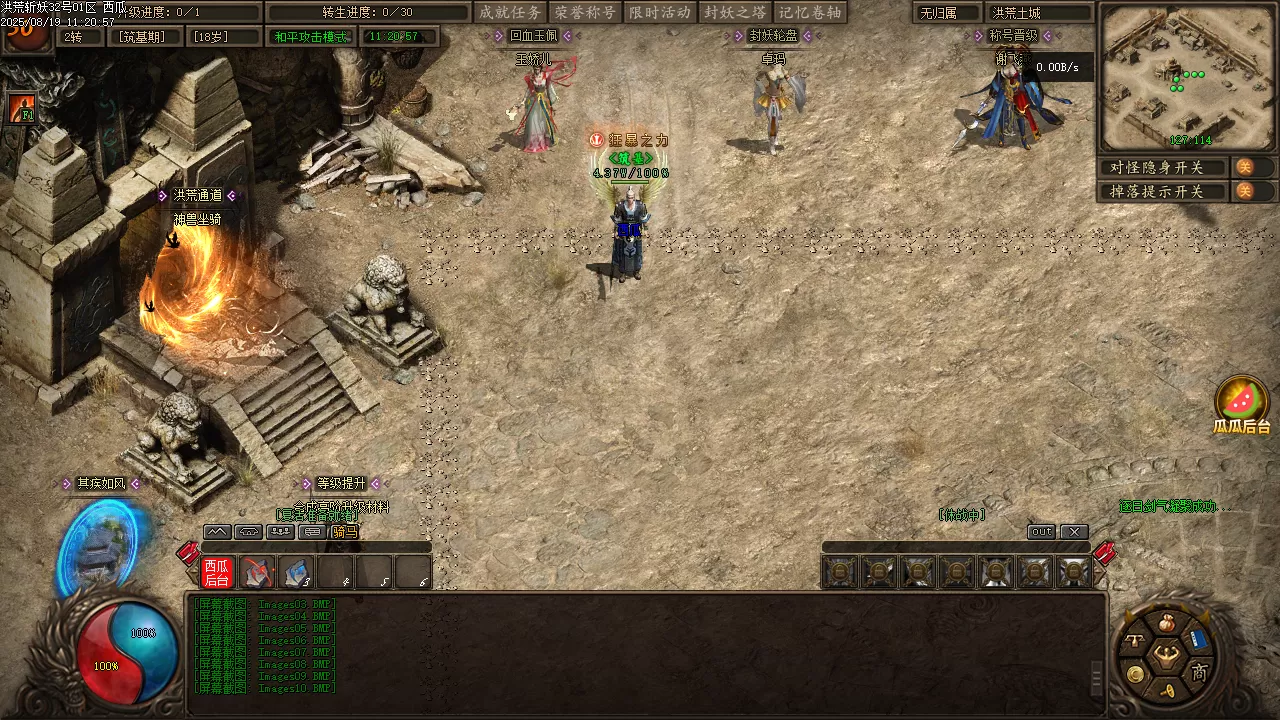The width and height of the screenshot is (1280, 720).
Task: Open the 商 shop button
Action: (x=1199, y=672)
